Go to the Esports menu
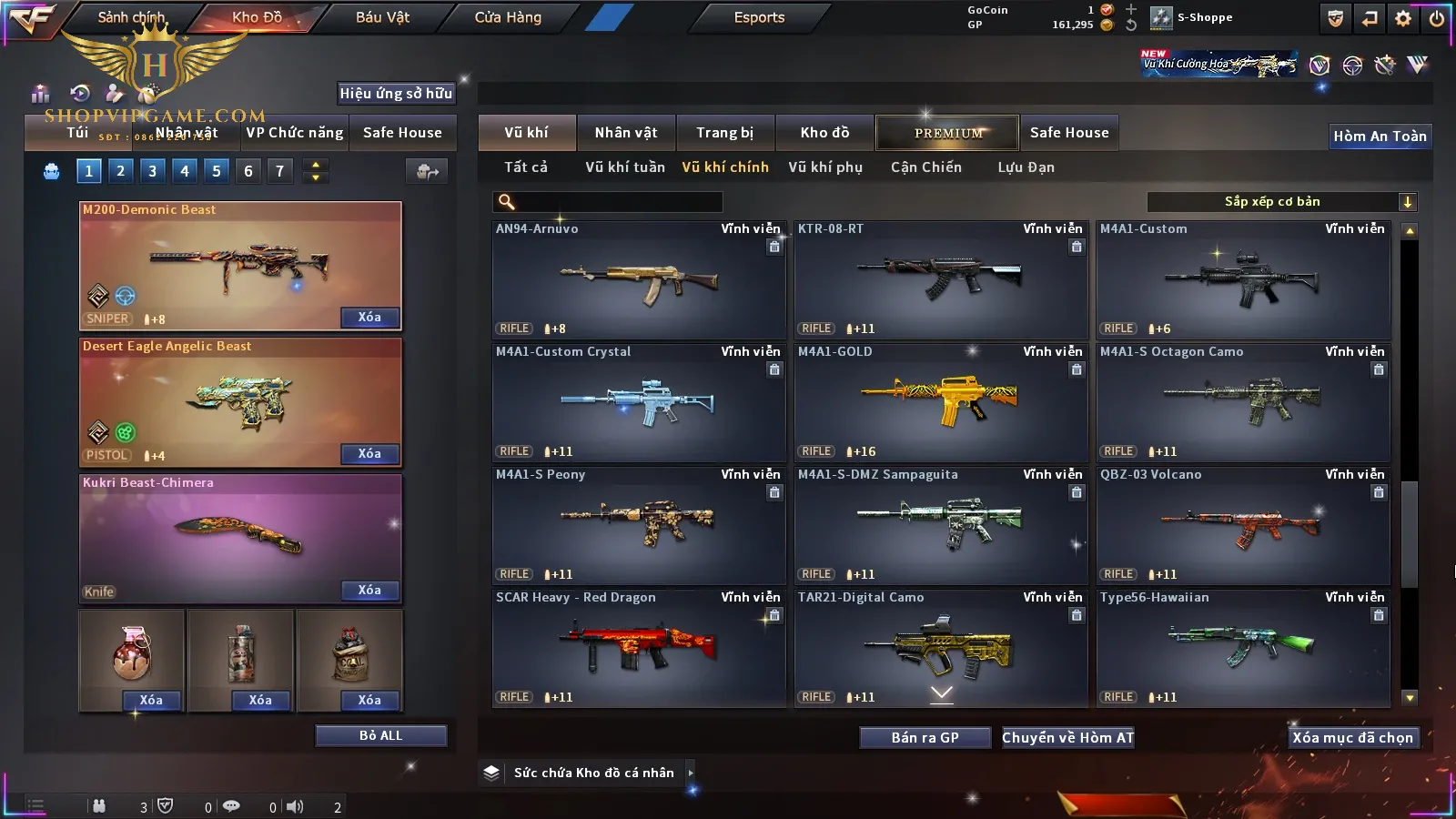The image size is (1456, 819). click(x=759, y=17)
